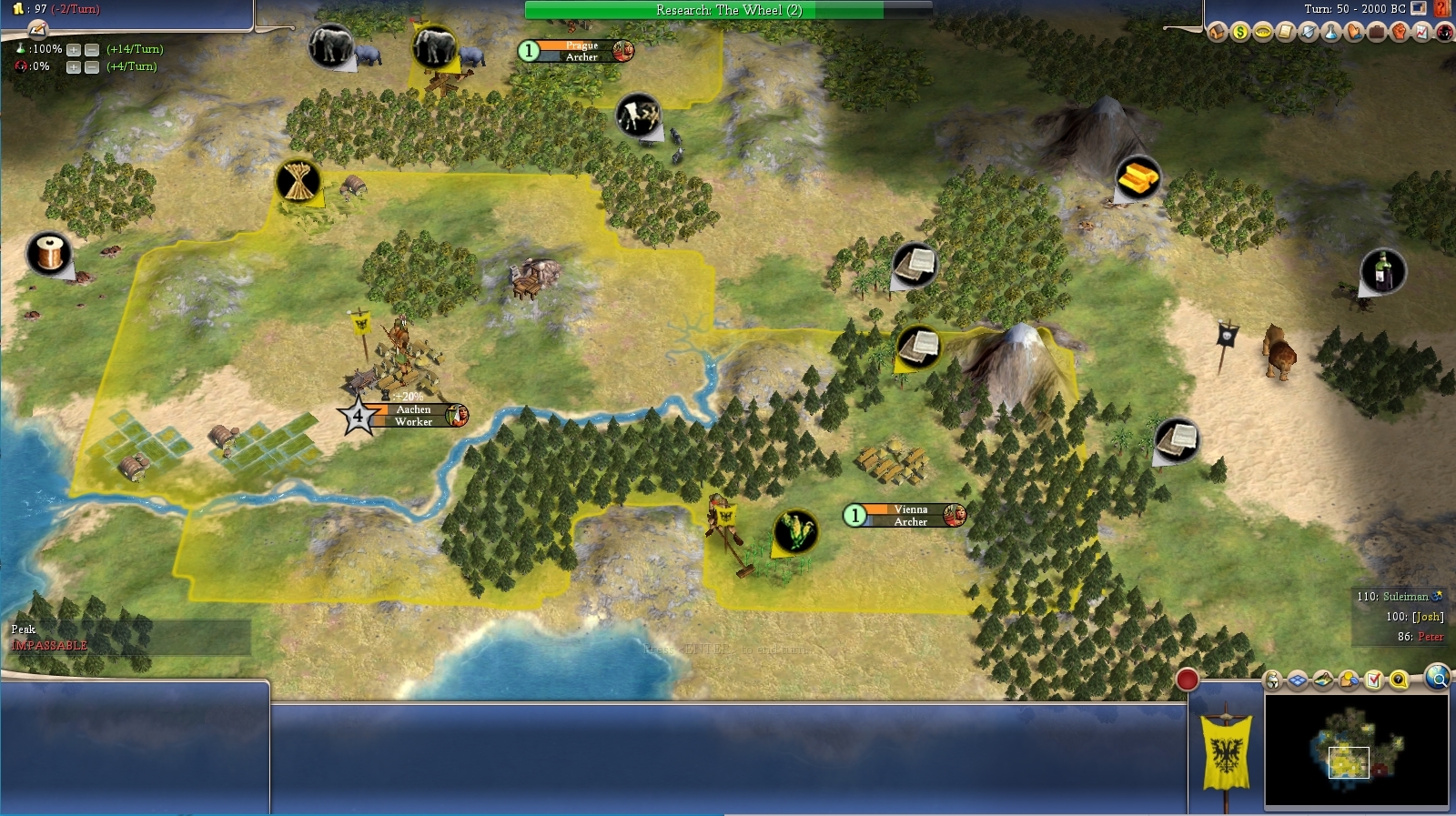The image size is (1456, 816).
Task: Open the espionage advisor spy icon
Action: click(1444, 33)
